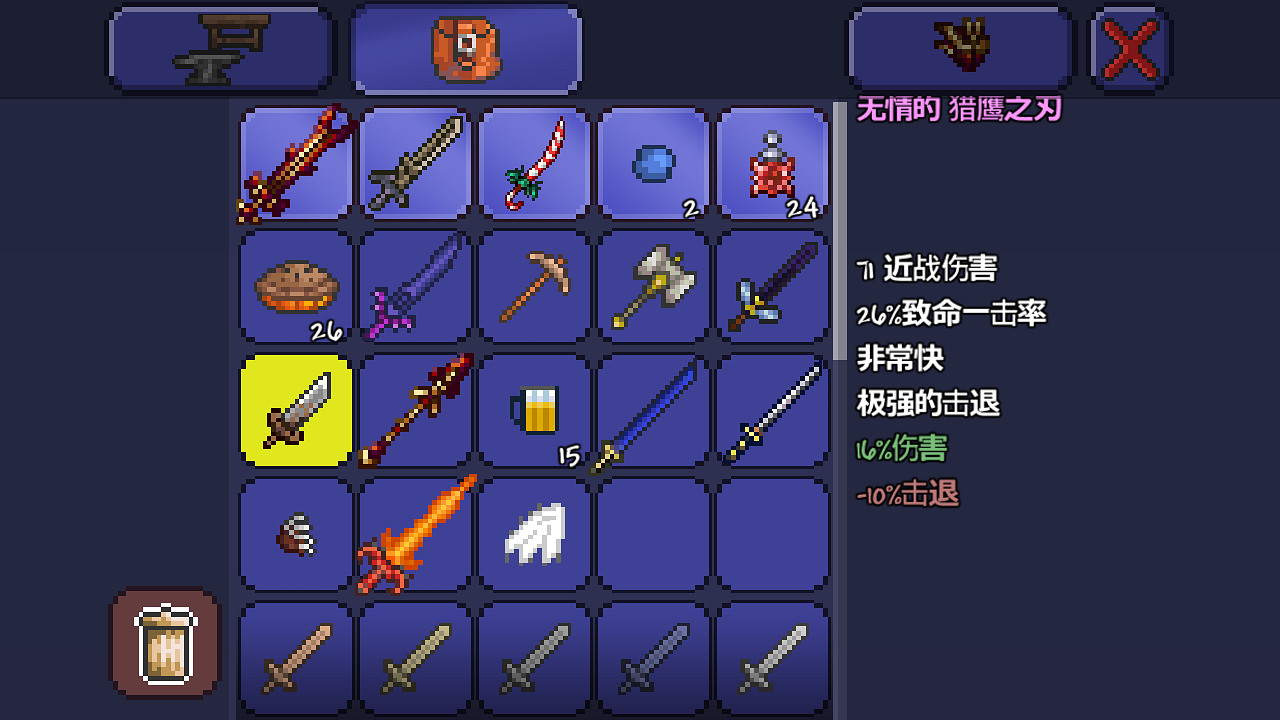Select the pickaxe
This screenshot has width=1280, height=720.
coord(533,287)
